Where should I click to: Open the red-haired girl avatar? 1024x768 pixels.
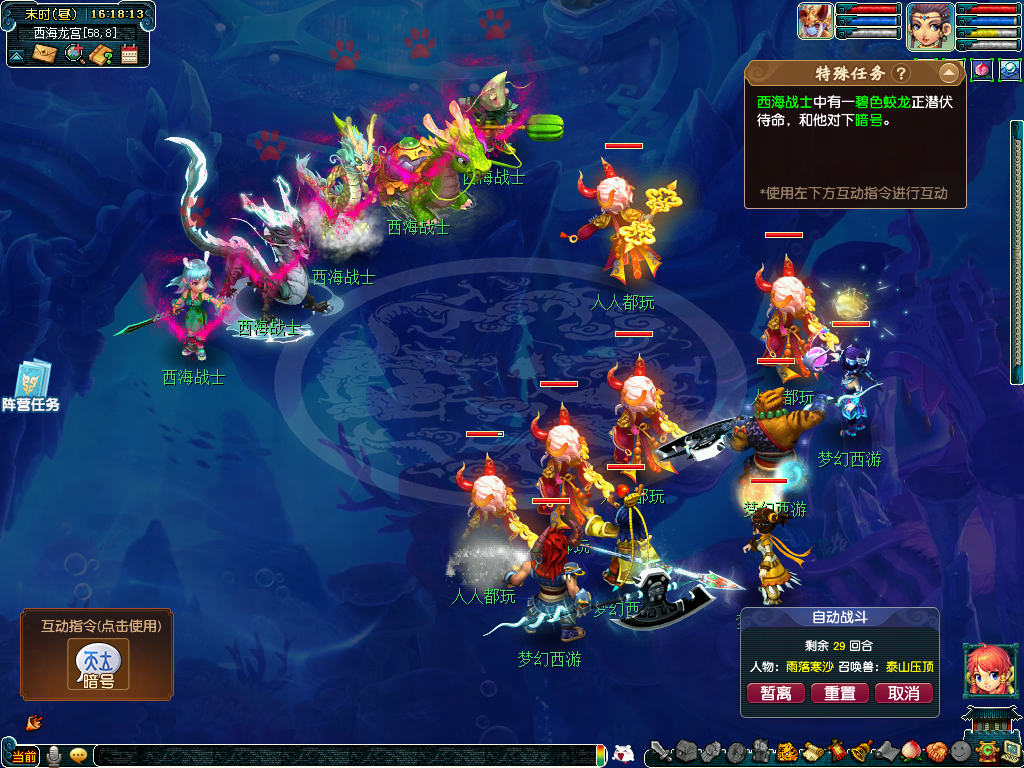(x=985, y=669)
